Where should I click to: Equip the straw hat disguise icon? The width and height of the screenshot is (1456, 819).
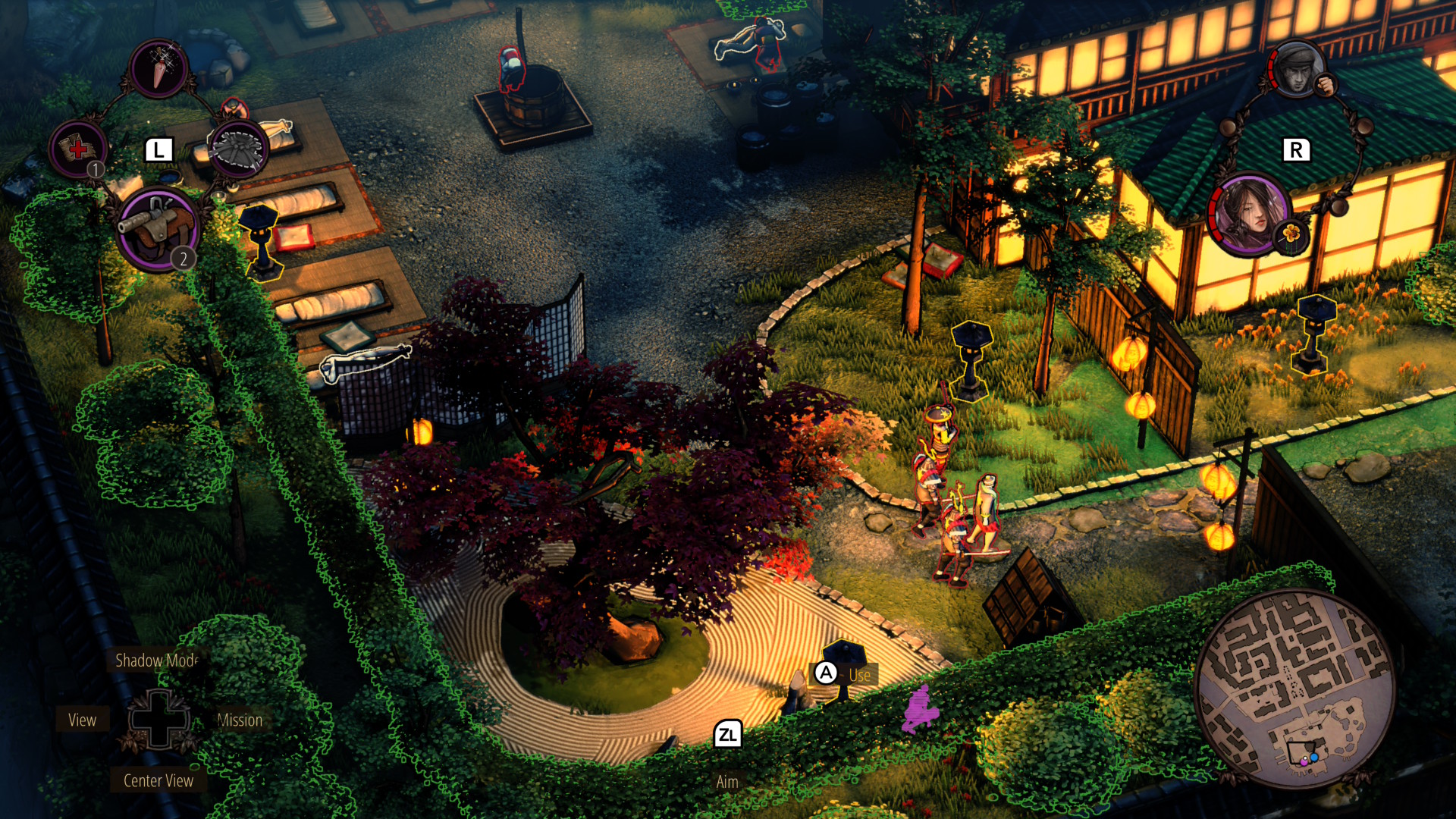[239, 149]
